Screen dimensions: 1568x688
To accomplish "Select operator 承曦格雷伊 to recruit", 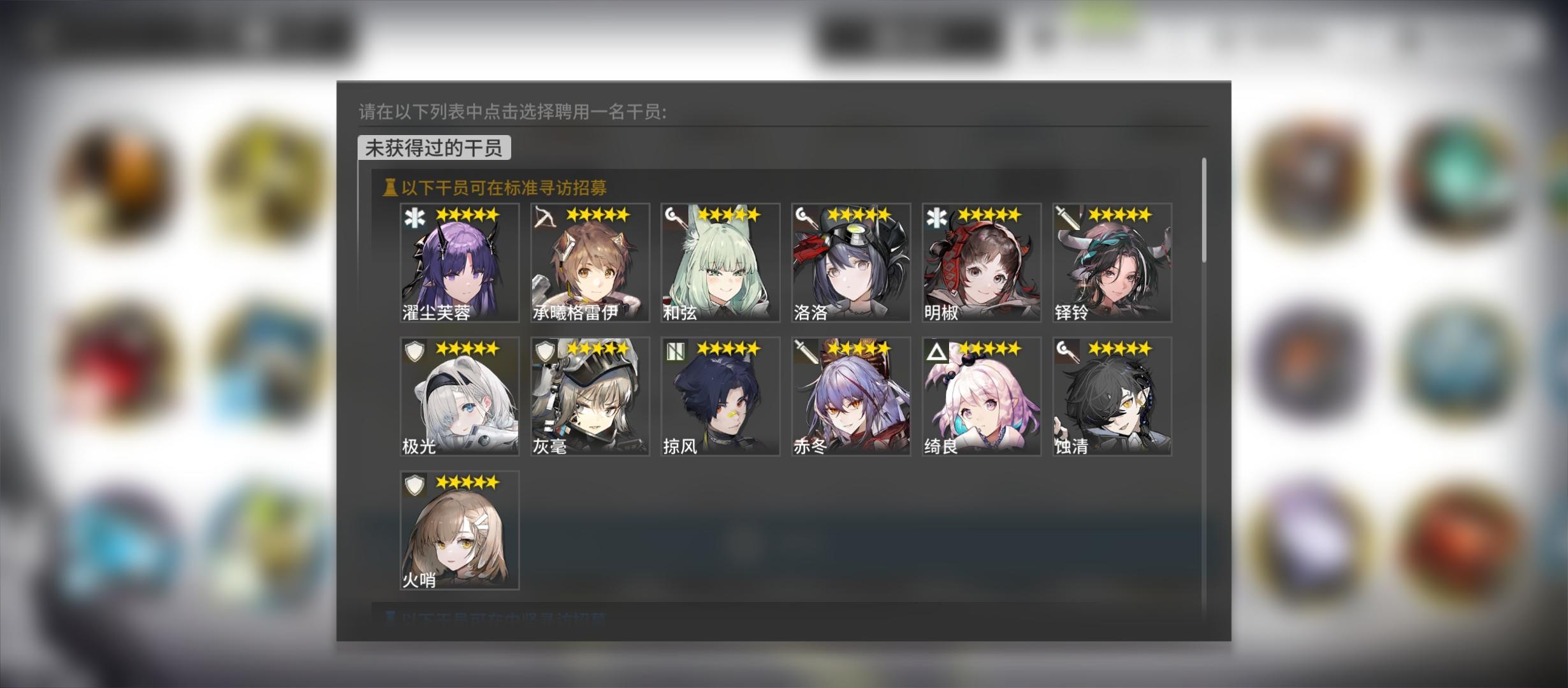I will (x=589, y=262).
